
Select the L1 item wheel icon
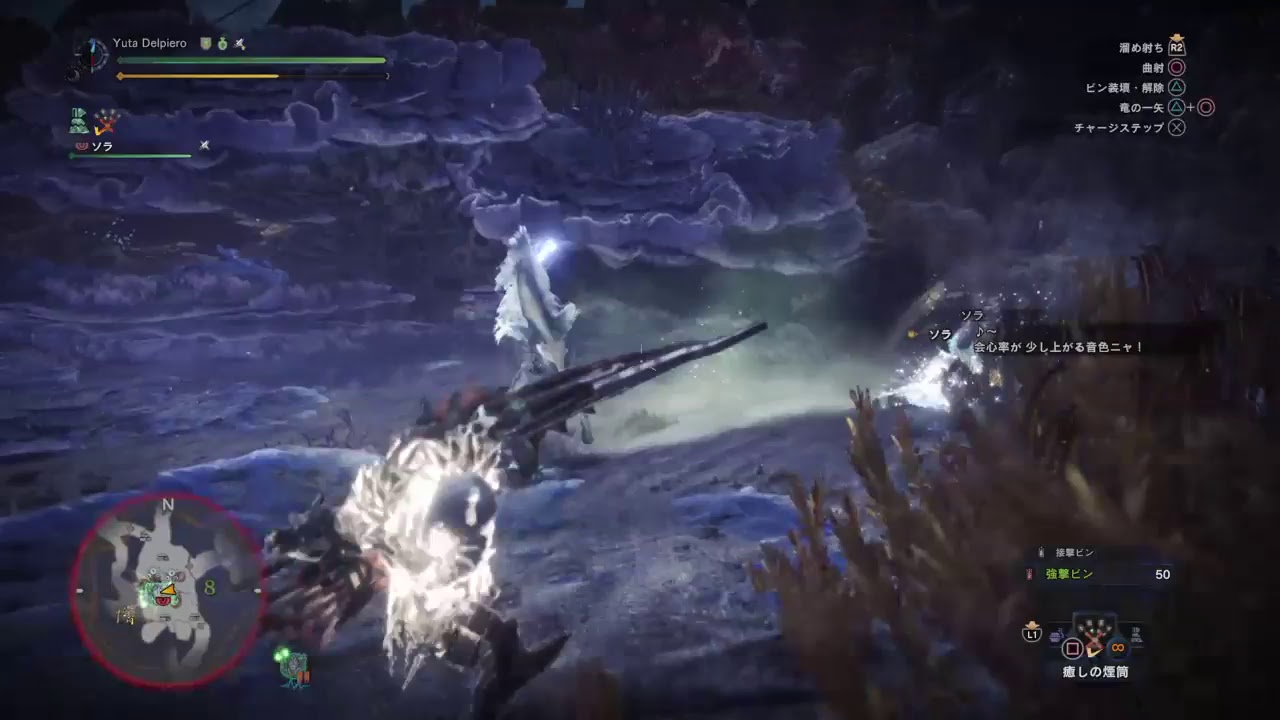[1030, 636]
